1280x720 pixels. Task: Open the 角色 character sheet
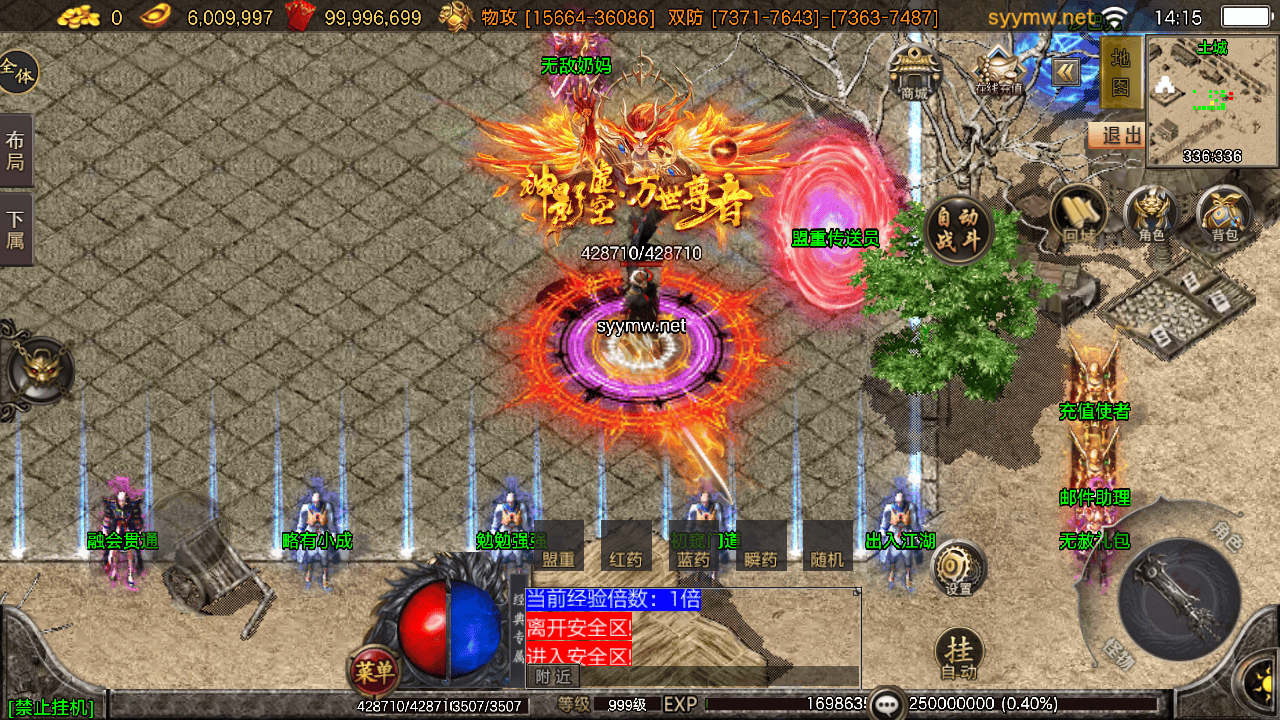[1151, 214]
